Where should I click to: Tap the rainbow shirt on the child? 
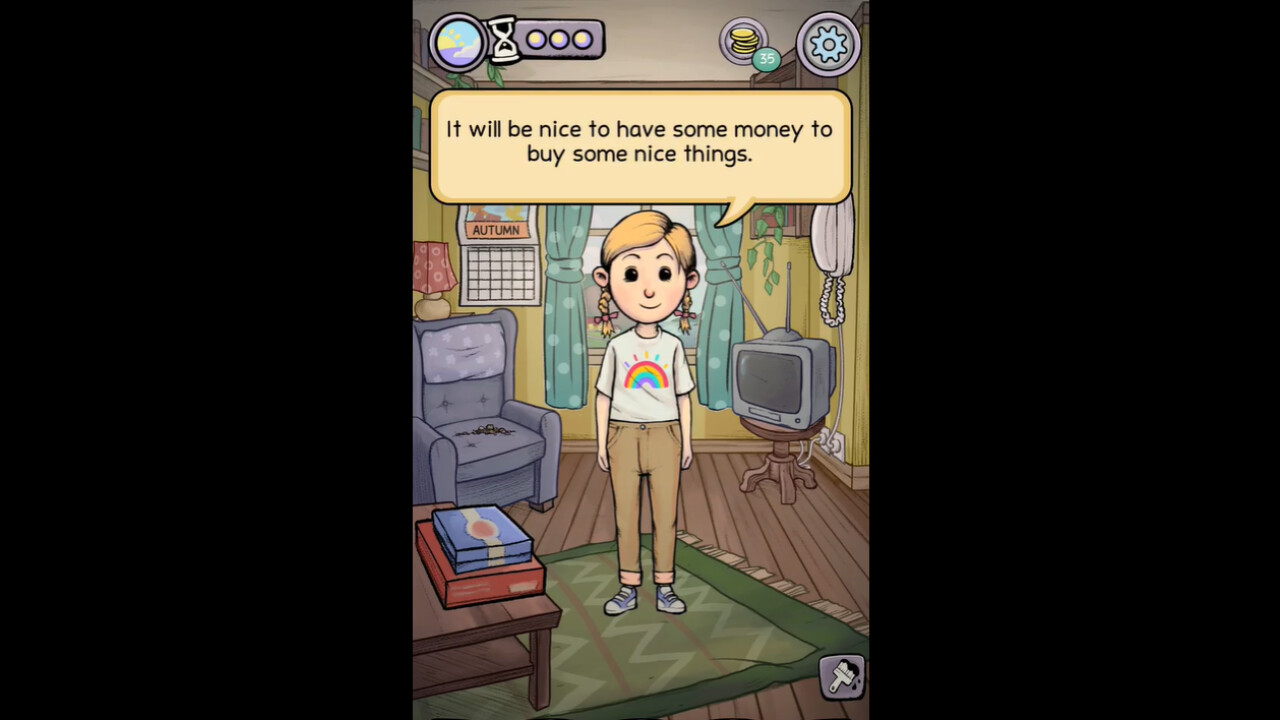pyautogui.click(x=645, y=375)
